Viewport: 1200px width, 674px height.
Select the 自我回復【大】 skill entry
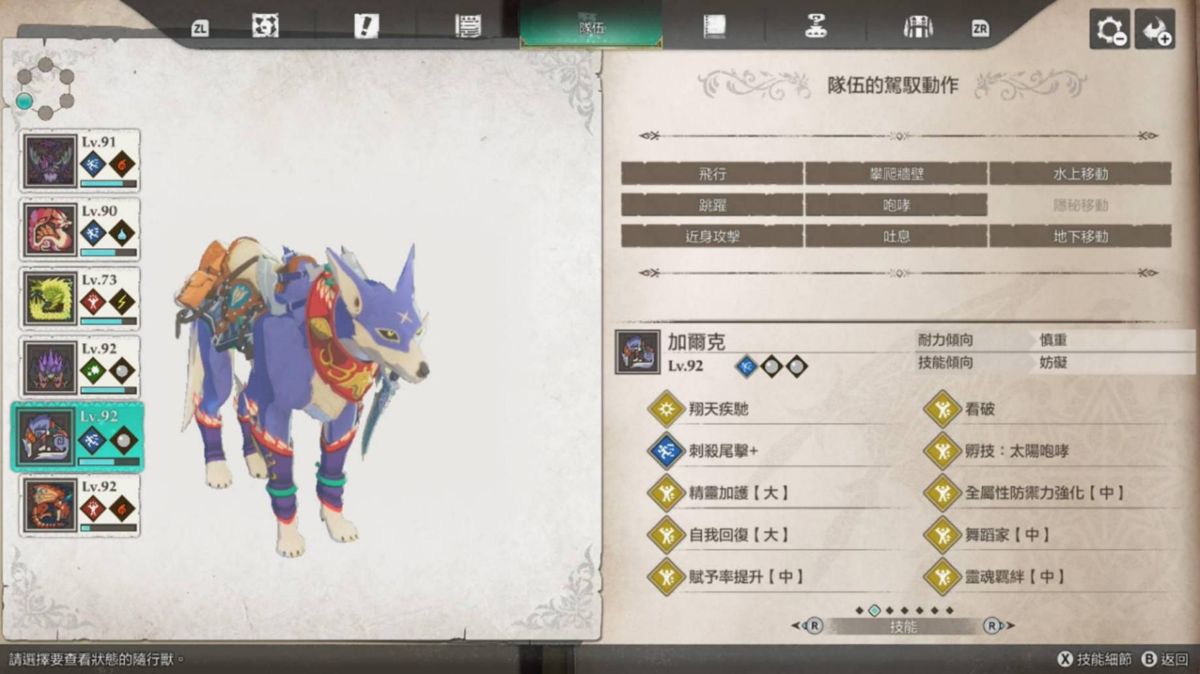pos(733,535)
